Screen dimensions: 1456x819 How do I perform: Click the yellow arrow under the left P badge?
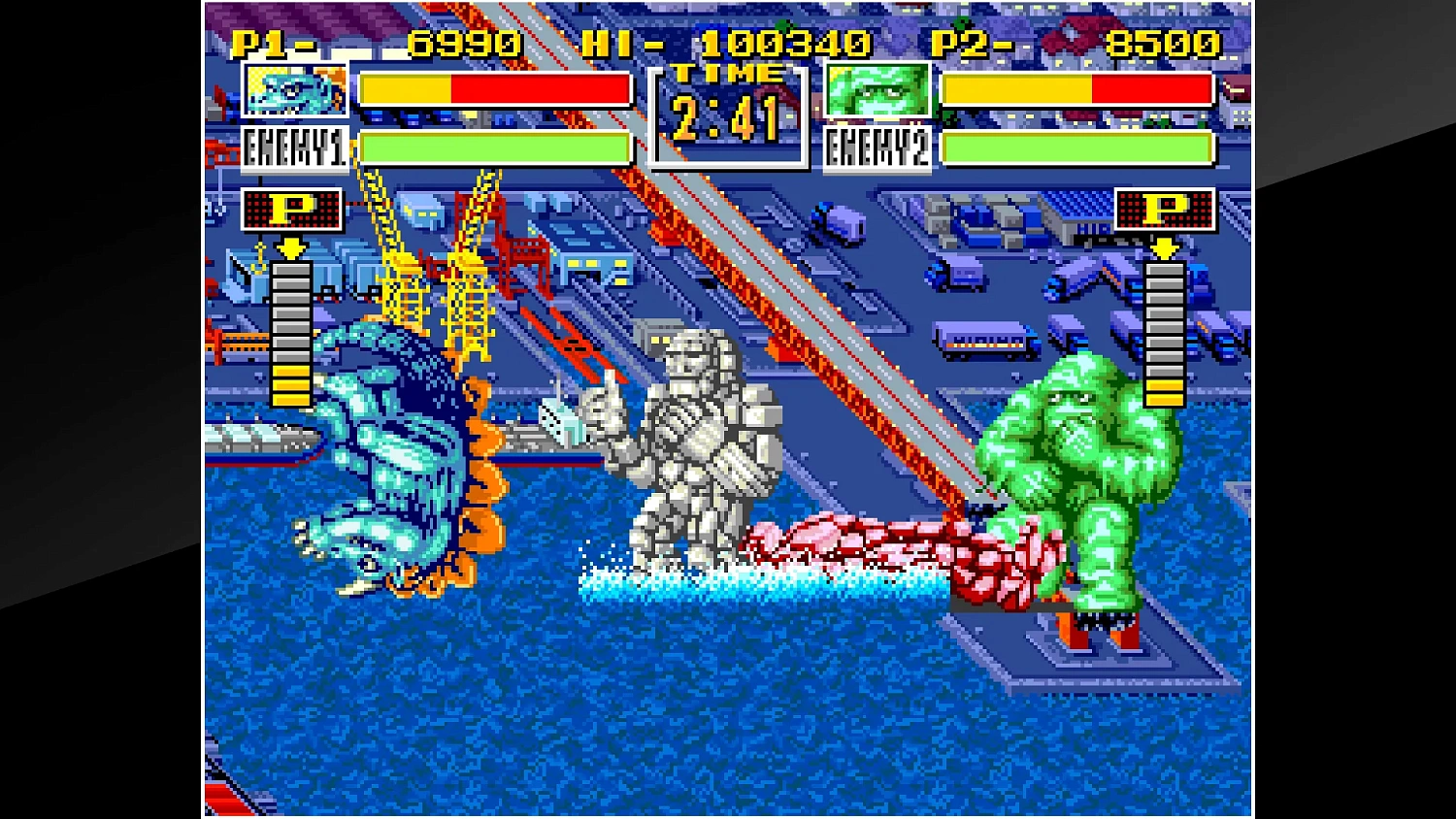click(x=290, y=249)
